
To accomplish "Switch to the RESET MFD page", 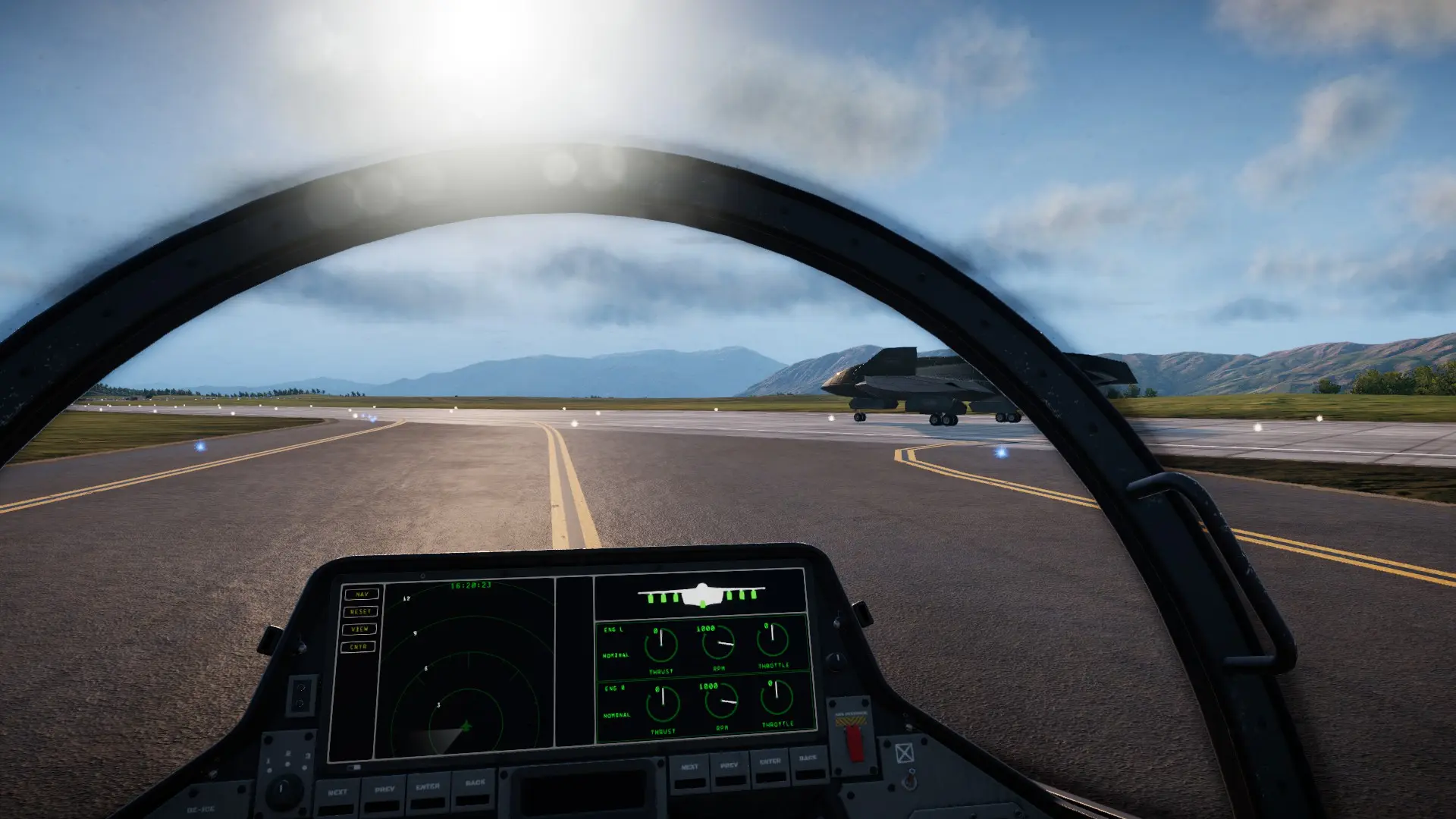I will 359,612.
